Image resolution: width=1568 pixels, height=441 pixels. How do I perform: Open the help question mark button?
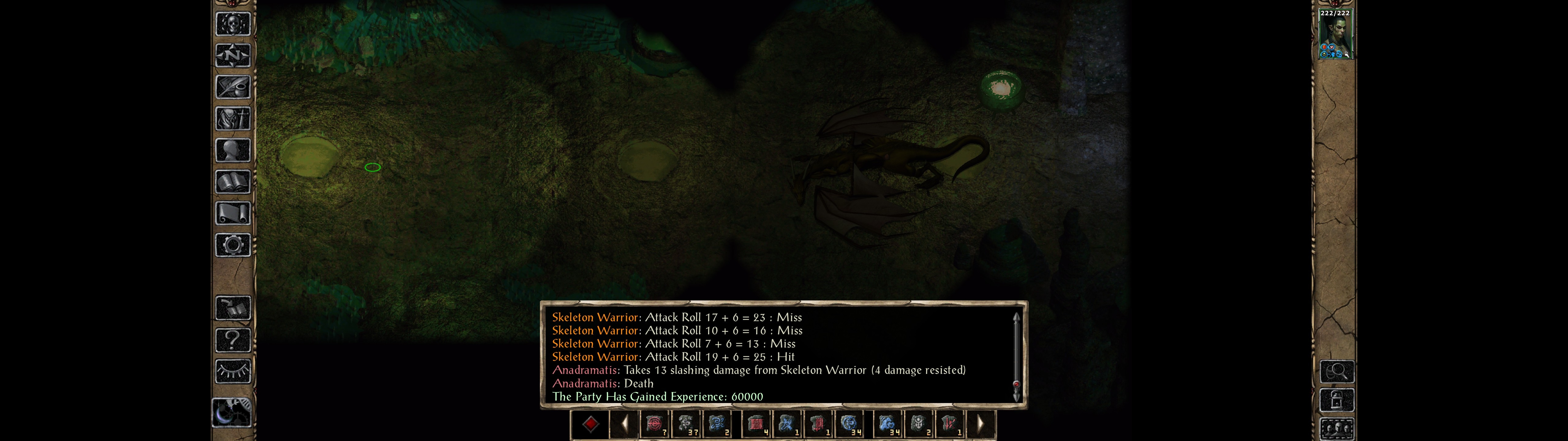tap(232, 339)
